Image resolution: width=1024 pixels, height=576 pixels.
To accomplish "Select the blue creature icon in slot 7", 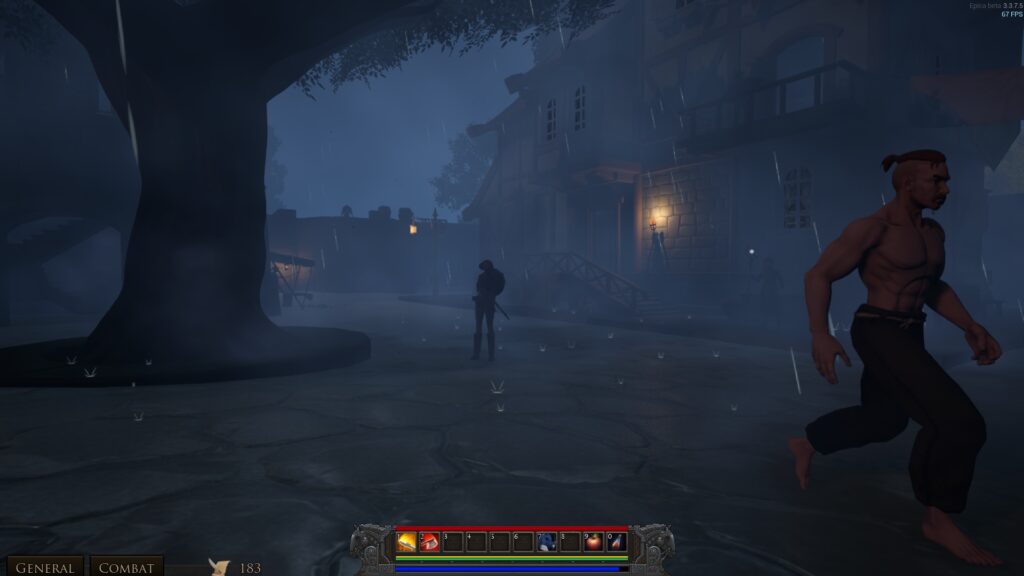I will click(x=547, y=542).
